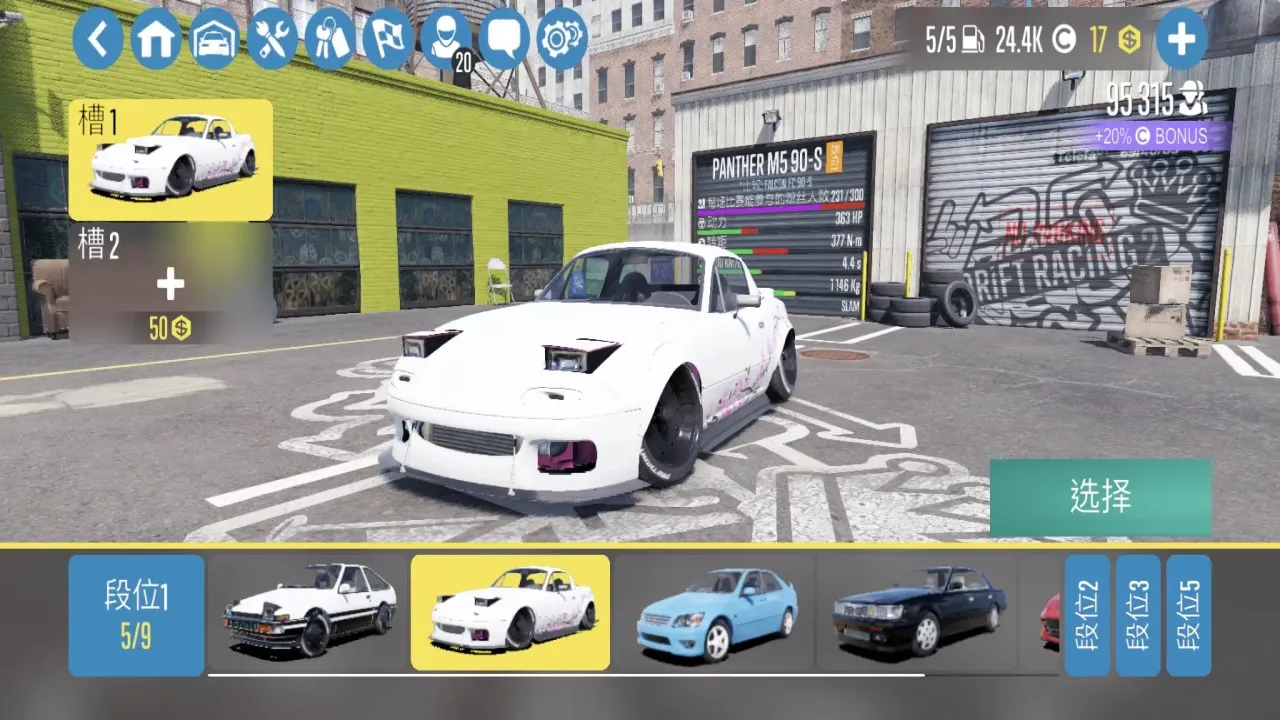Open the car keys icon
This screenshot has width=1280, height=720.
coord(330,40)
